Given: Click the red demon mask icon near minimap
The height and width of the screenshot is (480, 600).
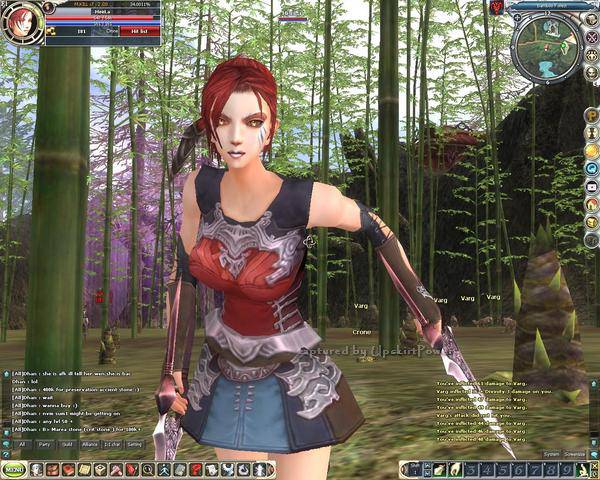Looking at the screenshot, I should tap(497, 8).
